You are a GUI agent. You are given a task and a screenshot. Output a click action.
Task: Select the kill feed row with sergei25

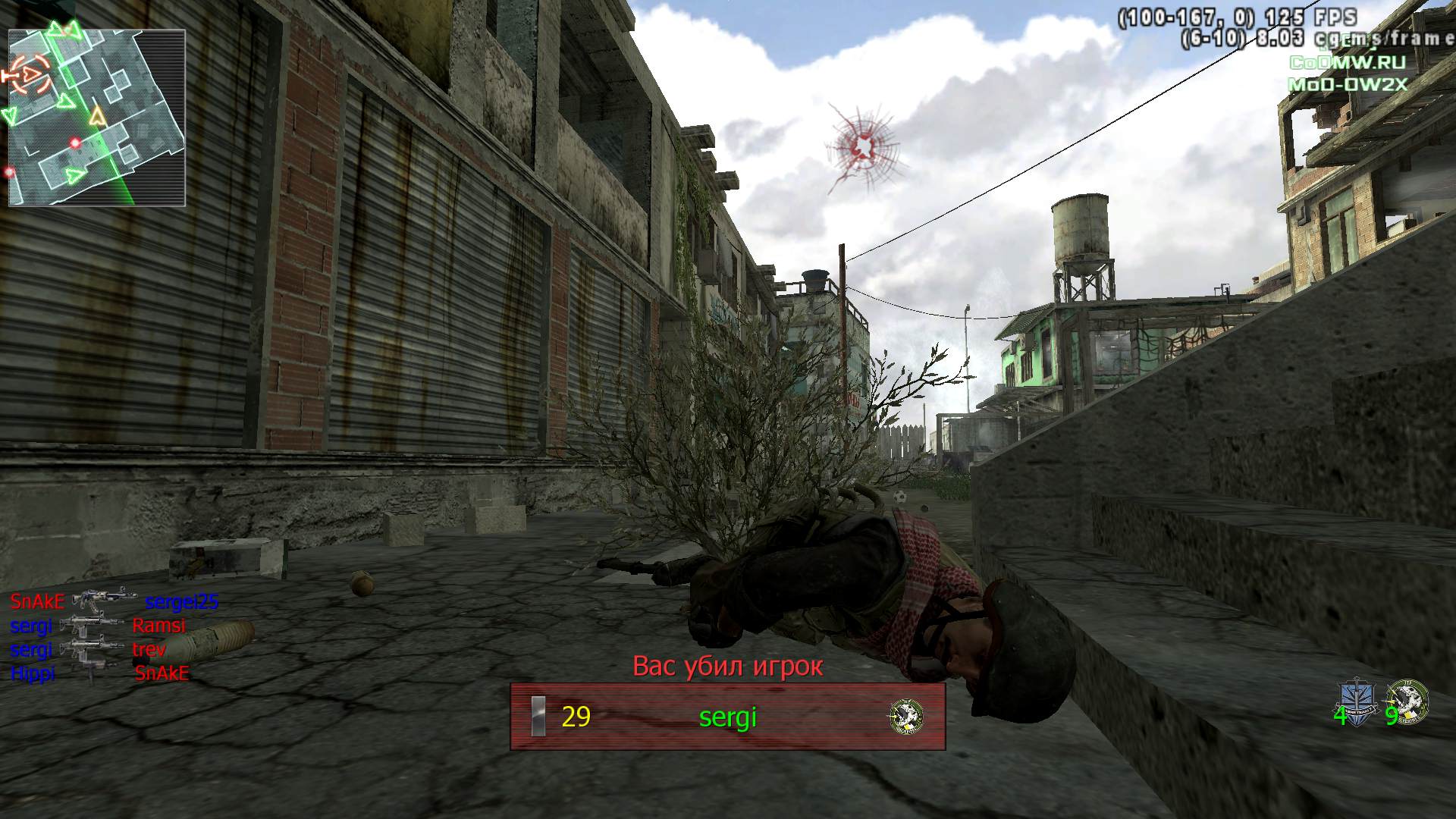tap(114, 602)
